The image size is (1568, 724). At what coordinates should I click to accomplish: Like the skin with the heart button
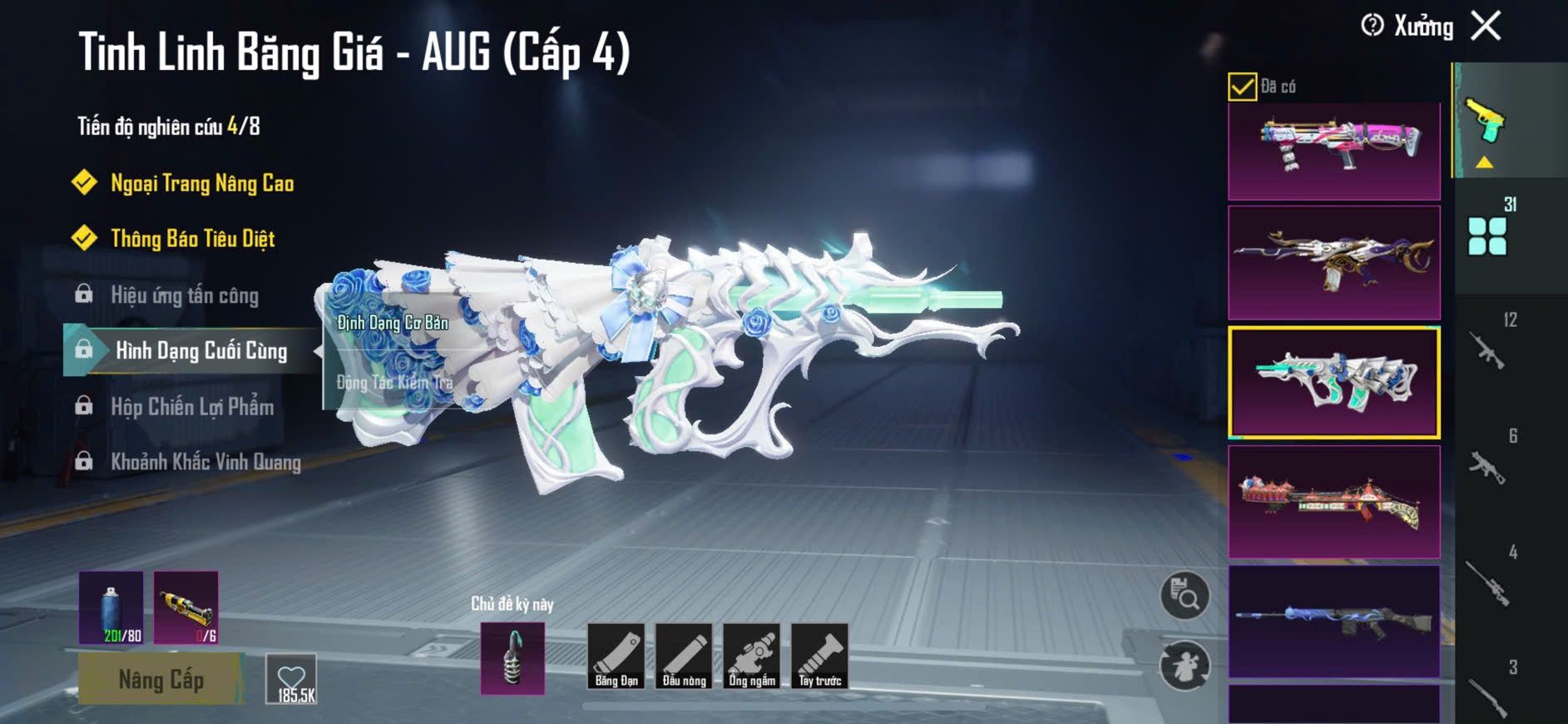pos(292,679)
